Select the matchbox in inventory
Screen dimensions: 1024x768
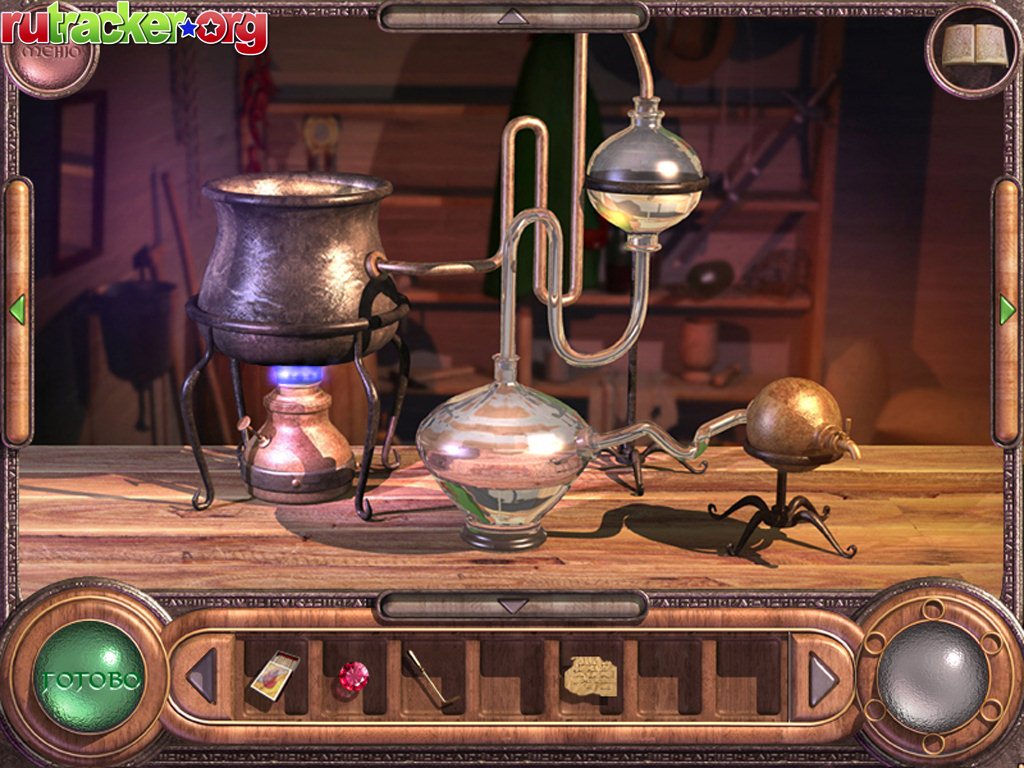(273, 674)
